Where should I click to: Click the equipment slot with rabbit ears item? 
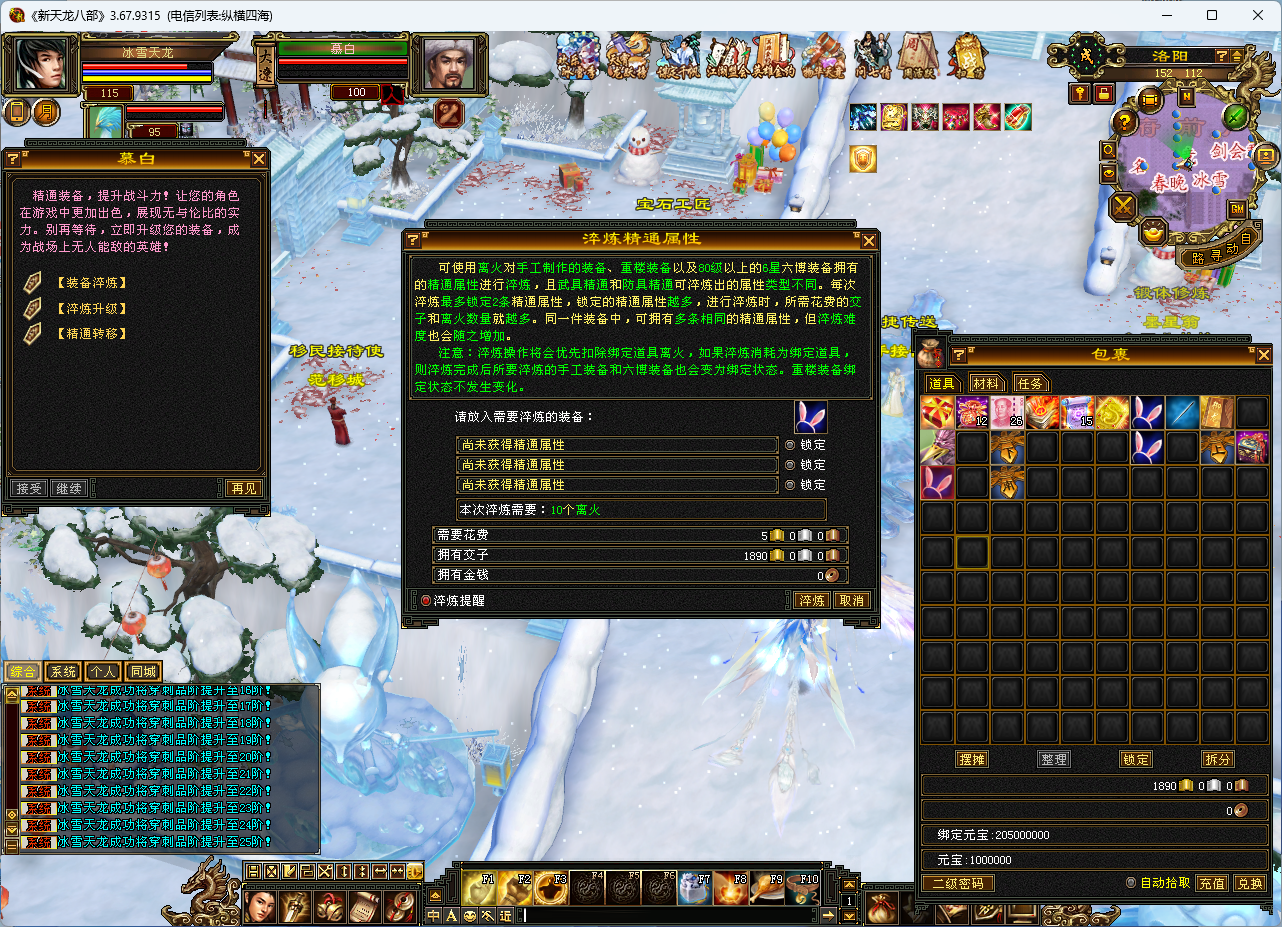point(811,417)
